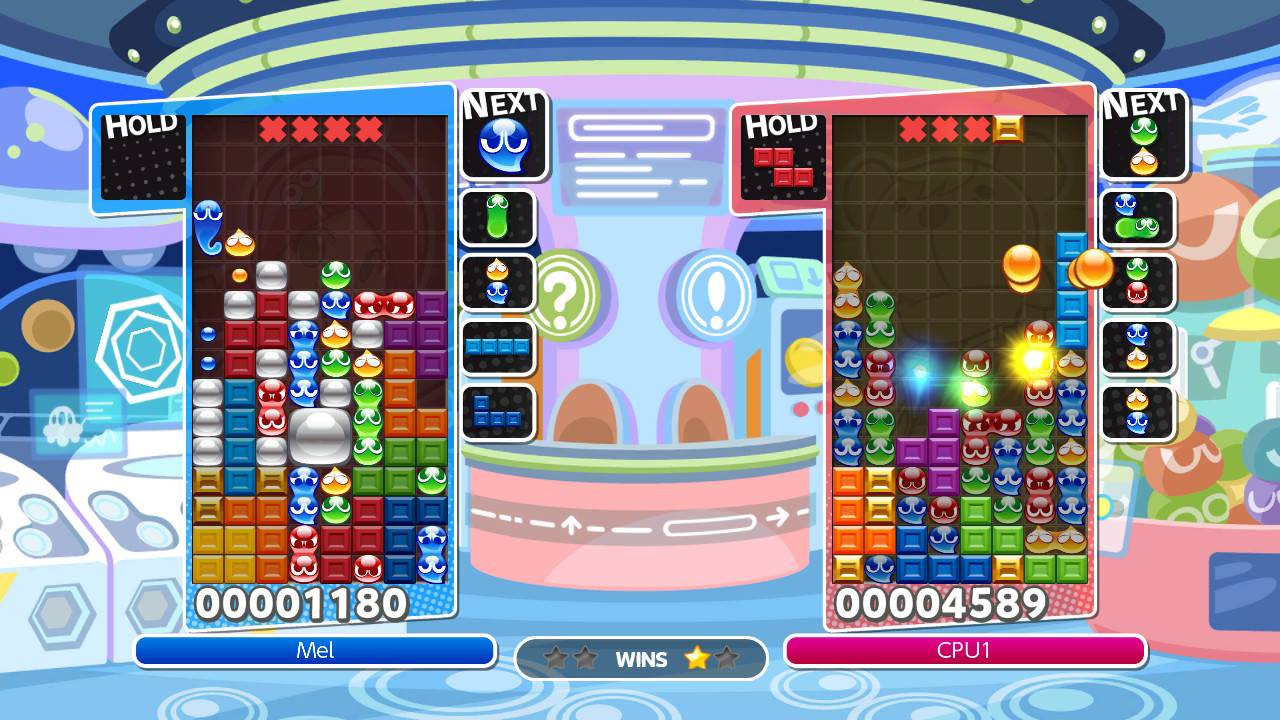Choose the J tetromino in Mel's queue
The width and height of the screenshot is (1280, 720).
(497, 411)
